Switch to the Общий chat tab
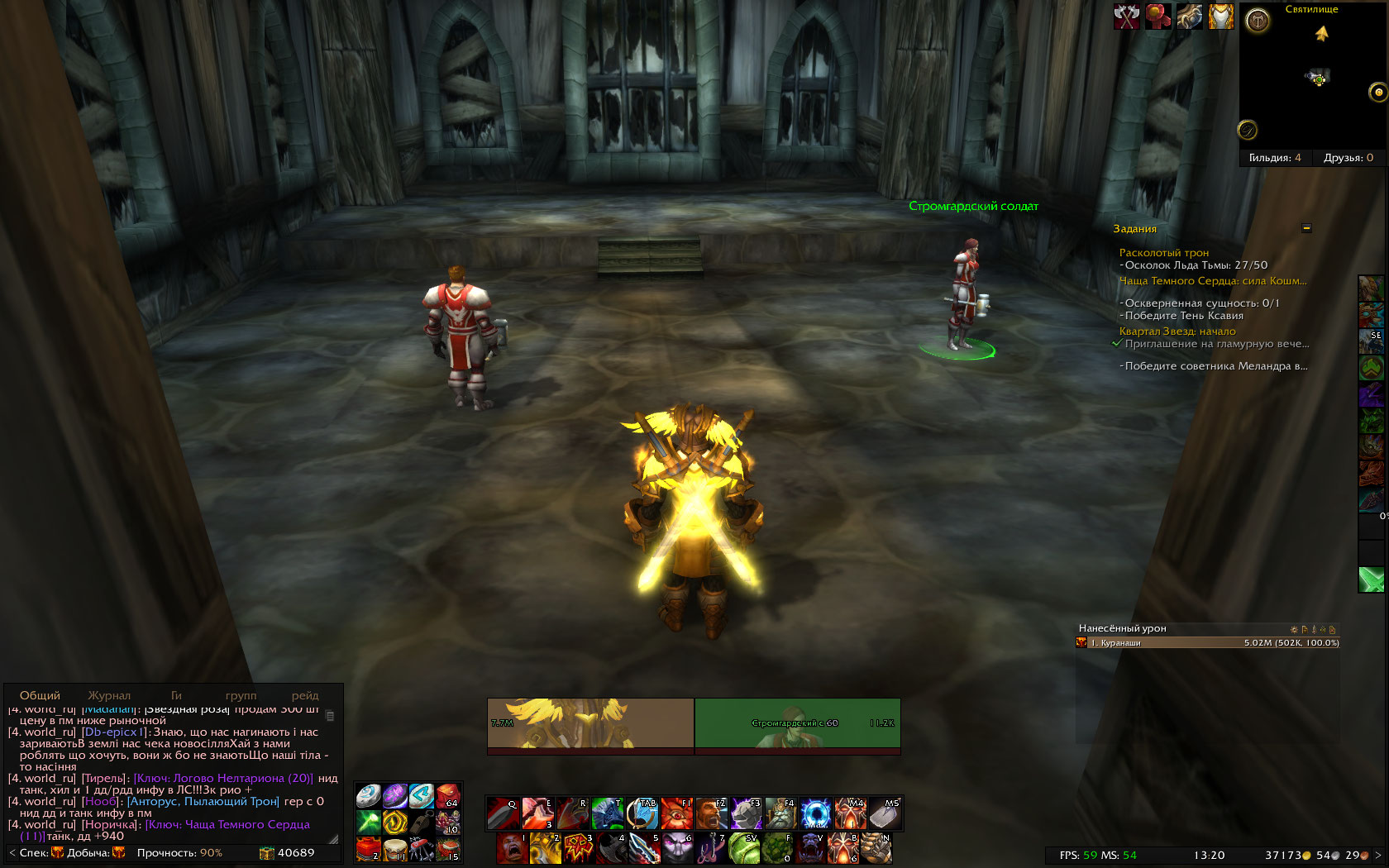The height and width of the screenshot is (868, 1389). click(x=40, y=695)
